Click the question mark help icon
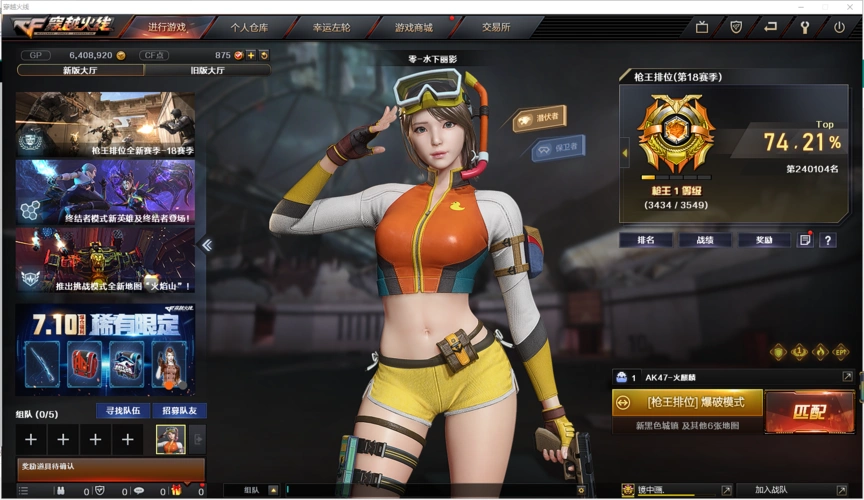 [x=827, y=240]
